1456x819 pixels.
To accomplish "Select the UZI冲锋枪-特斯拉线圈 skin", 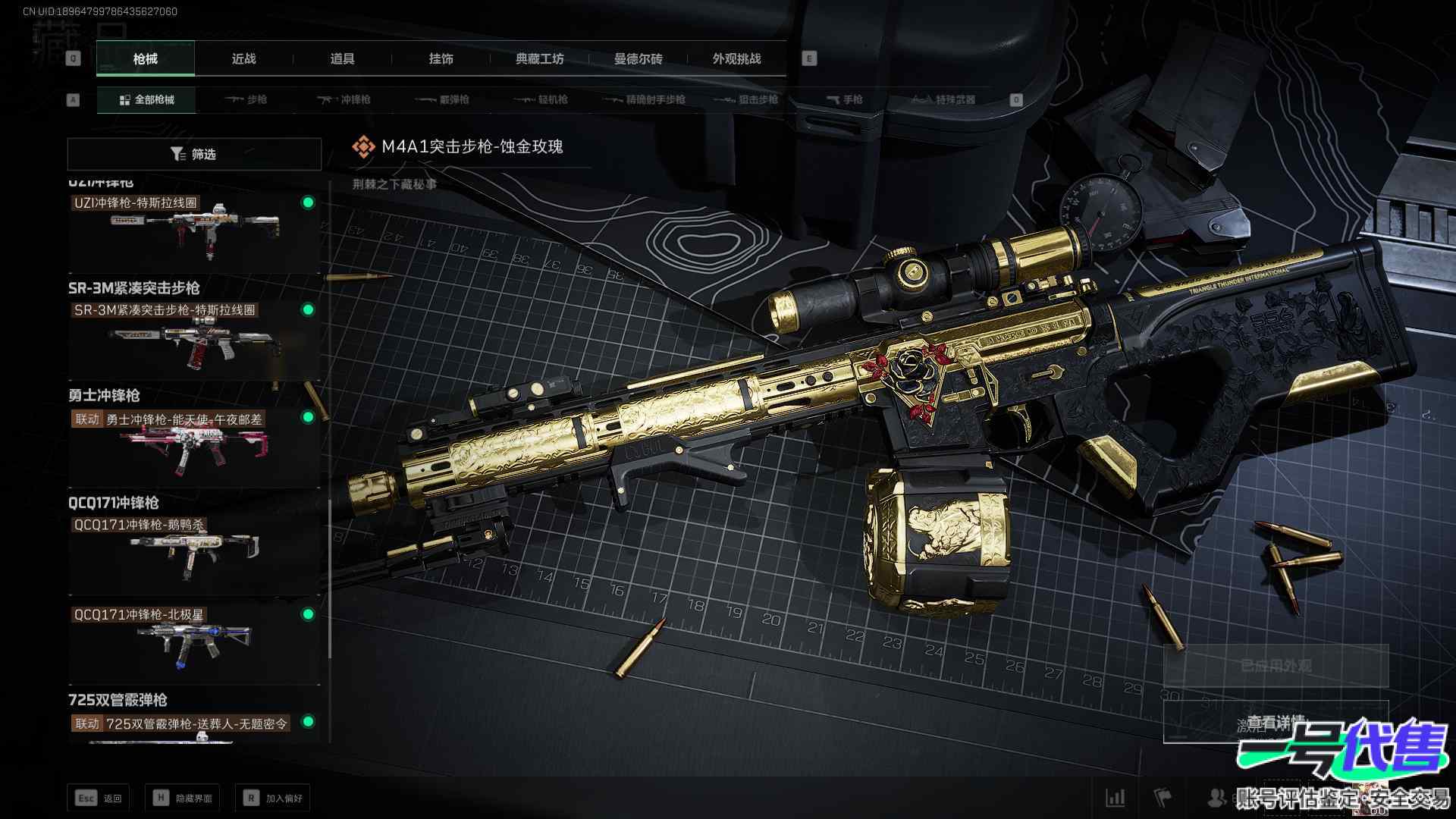I will coord(194,231).
